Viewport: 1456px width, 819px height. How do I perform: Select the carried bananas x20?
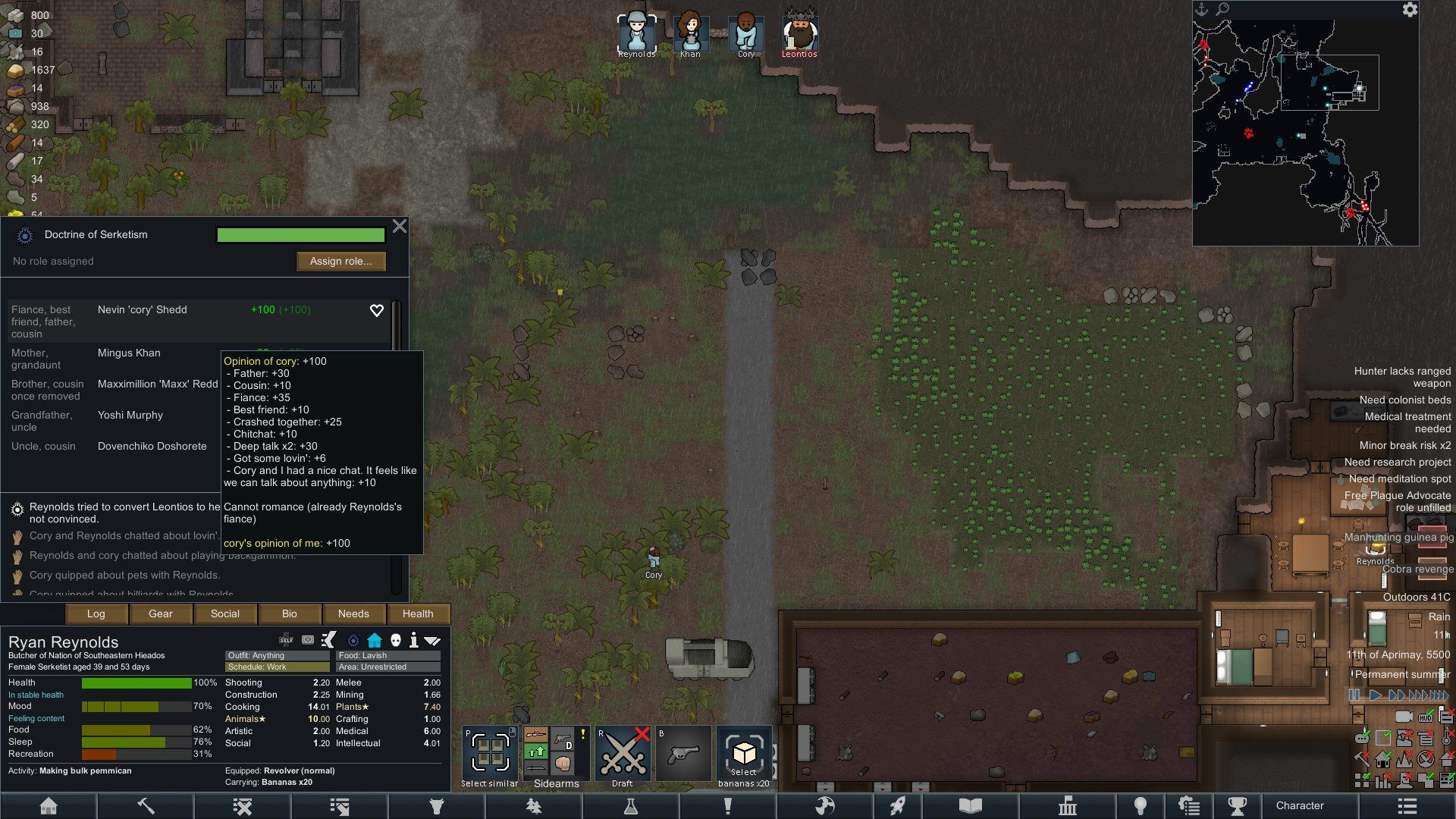pos(743,755)
